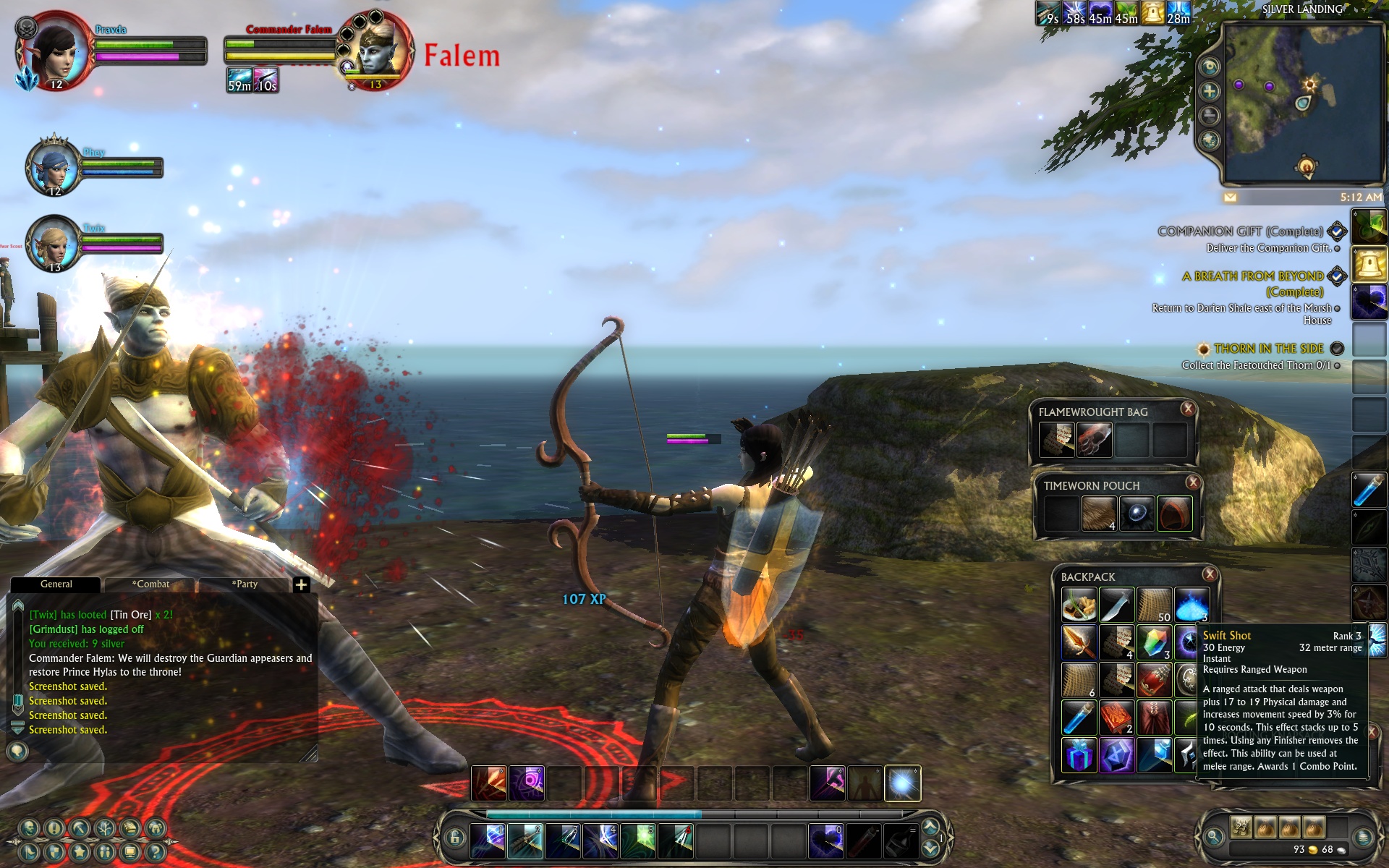Zoom out the minimap with the minus button
Image resolution: width=1389 pixels, height=868 pixels.
pos(1209,116)
